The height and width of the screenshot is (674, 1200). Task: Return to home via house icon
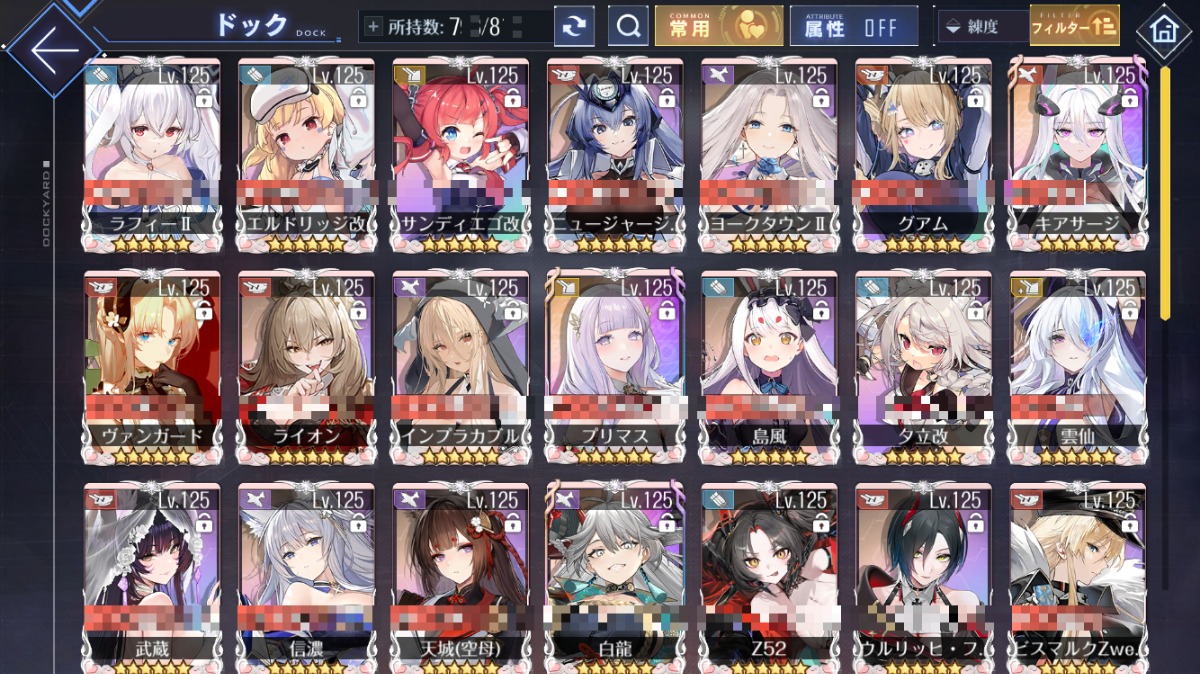pyautogui.click(x=1163, y=30)
